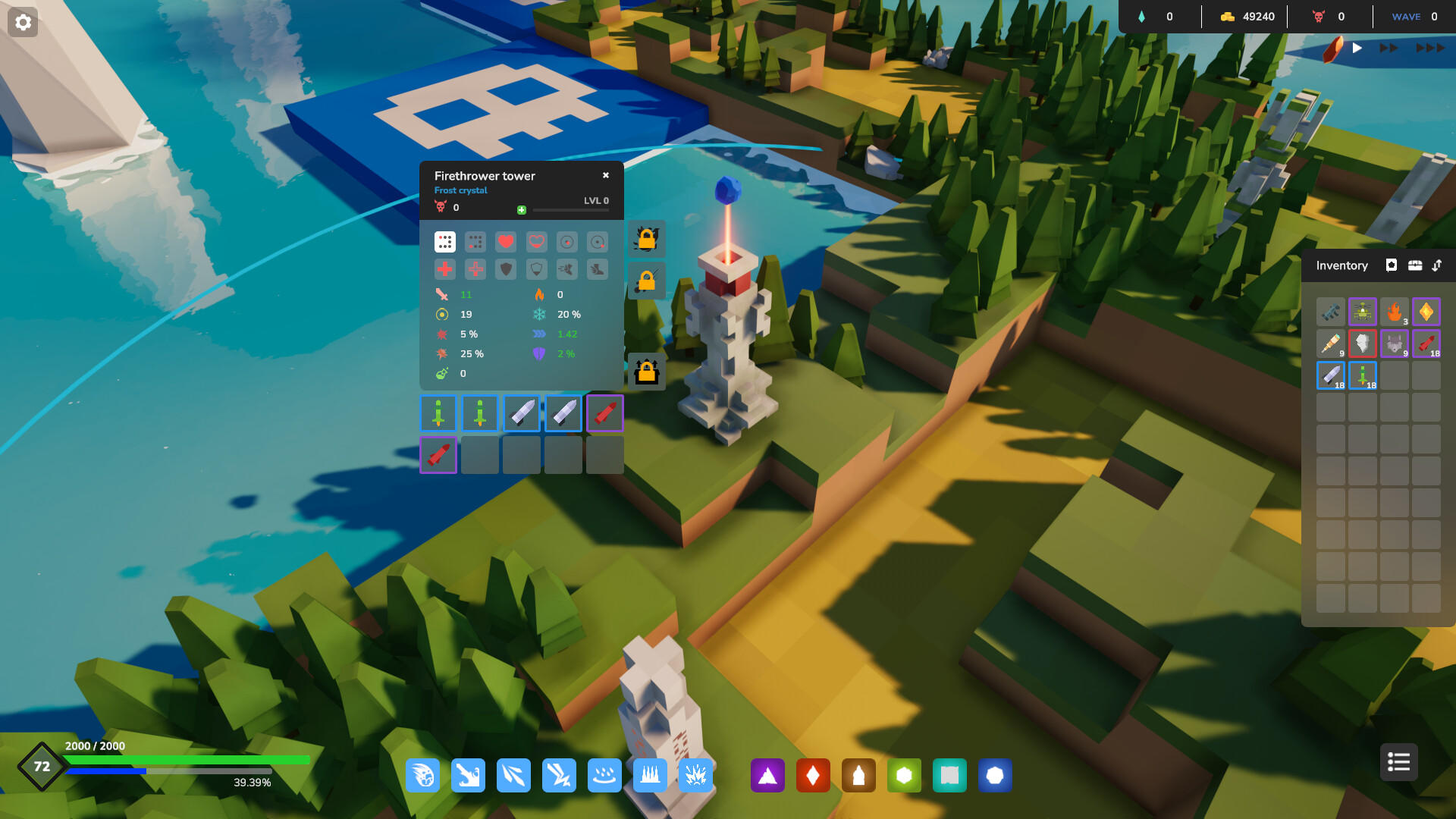This screenshot has width=1456, height=819.
Task: Select the splash ability in the bottom bar
Action: (x=604, y=775)
